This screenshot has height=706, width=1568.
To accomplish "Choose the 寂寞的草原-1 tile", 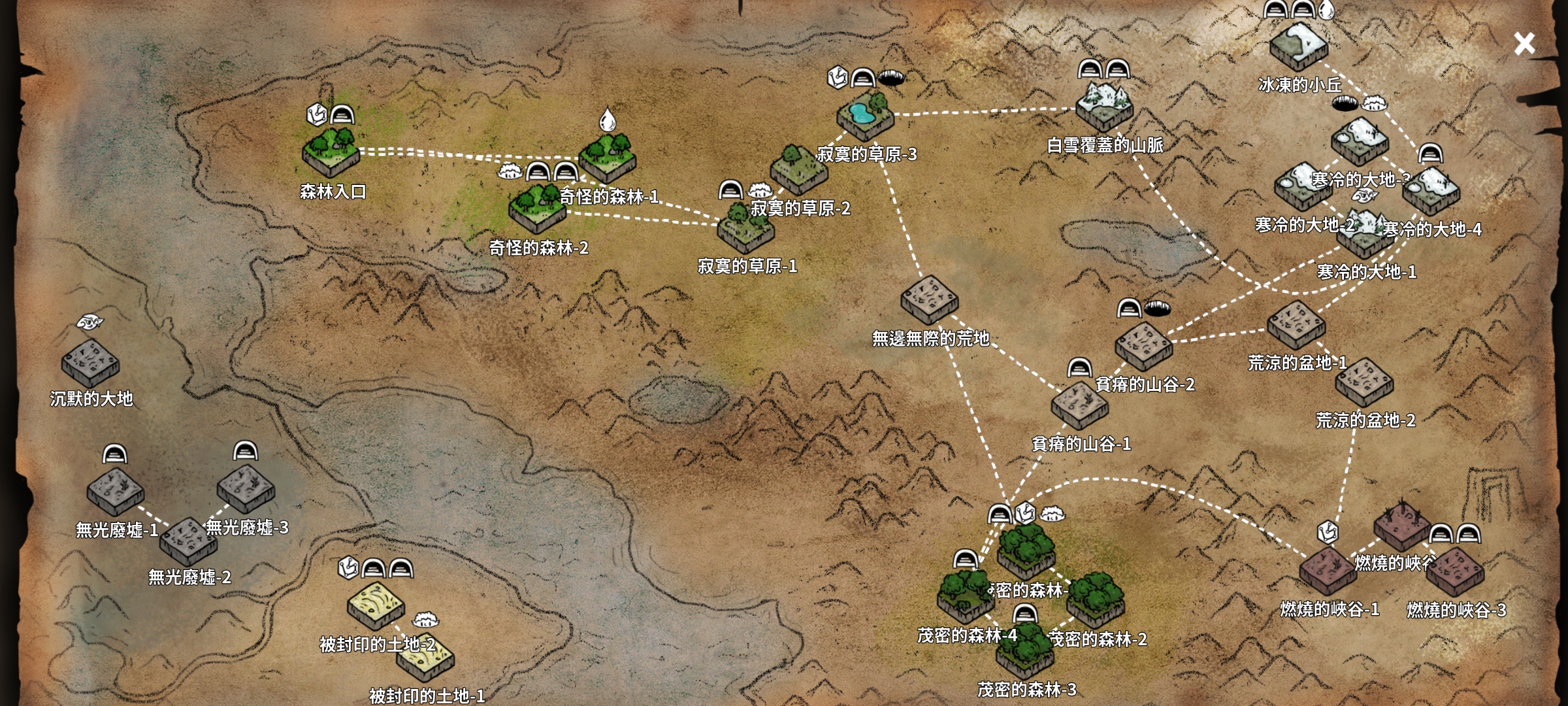I will pos(745,229).
